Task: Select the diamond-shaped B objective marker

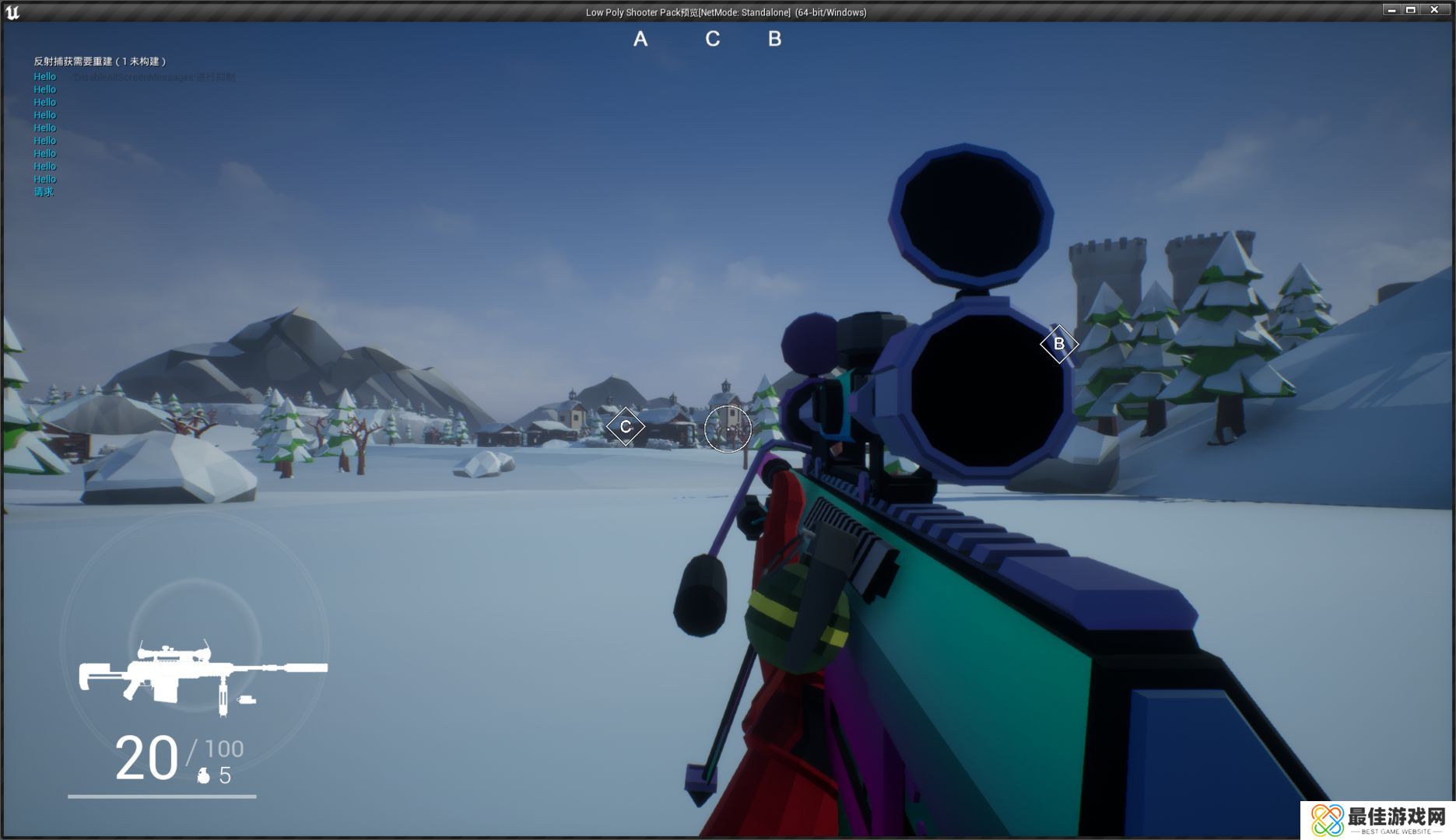Action: tap(1058, 344)
